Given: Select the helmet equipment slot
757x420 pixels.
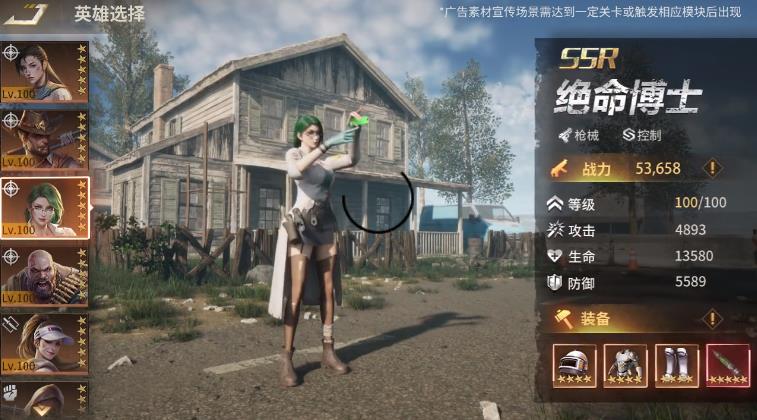Looking at the screenshot, I should point(574,366).
